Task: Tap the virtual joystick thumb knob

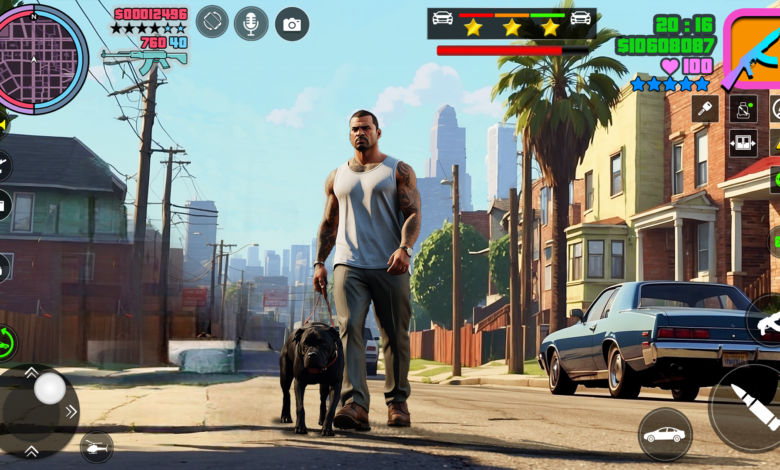Action: [x=49, y=389]
